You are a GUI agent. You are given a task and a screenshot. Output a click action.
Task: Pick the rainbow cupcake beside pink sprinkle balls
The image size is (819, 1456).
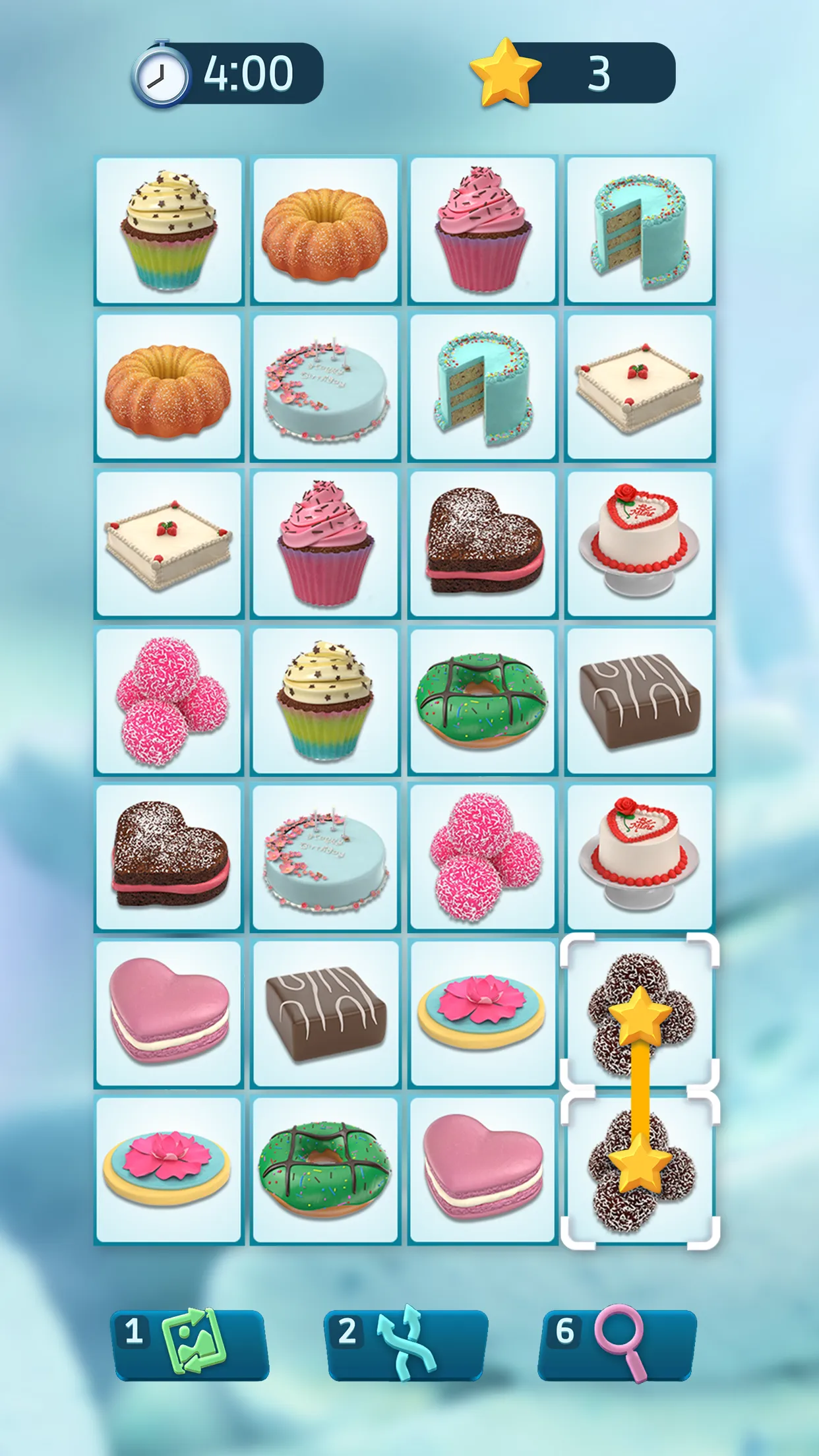(325, 700)
